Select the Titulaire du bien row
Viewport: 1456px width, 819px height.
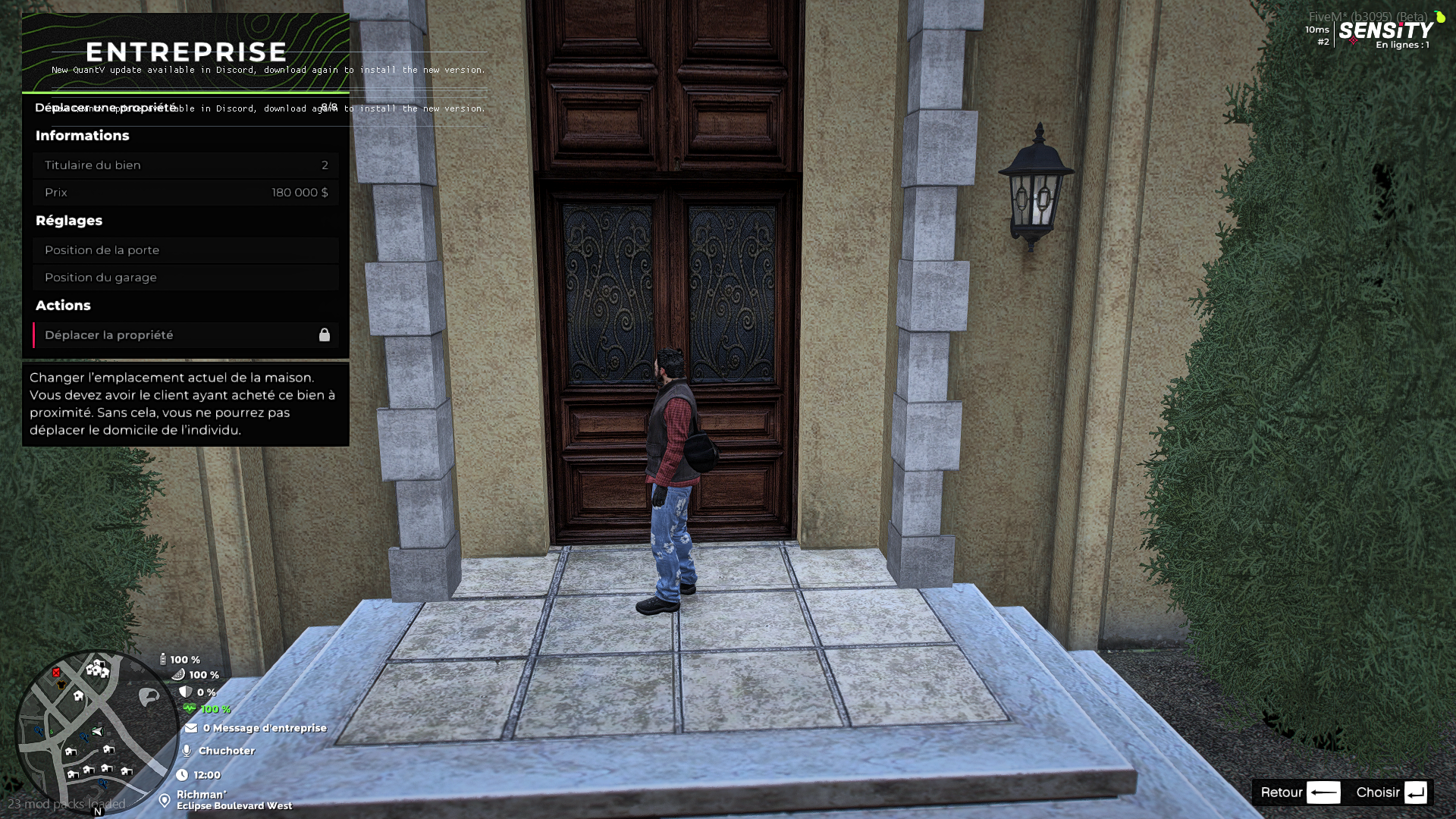click(186, 165)
